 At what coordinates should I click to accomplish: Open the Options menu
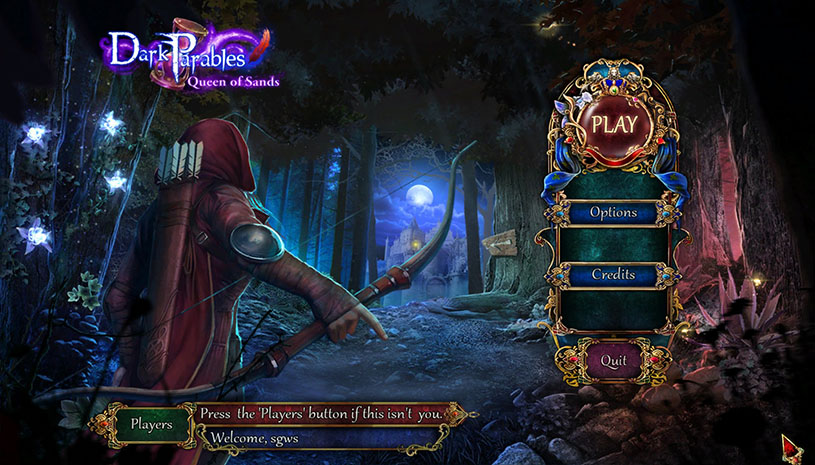click(613, 212)
